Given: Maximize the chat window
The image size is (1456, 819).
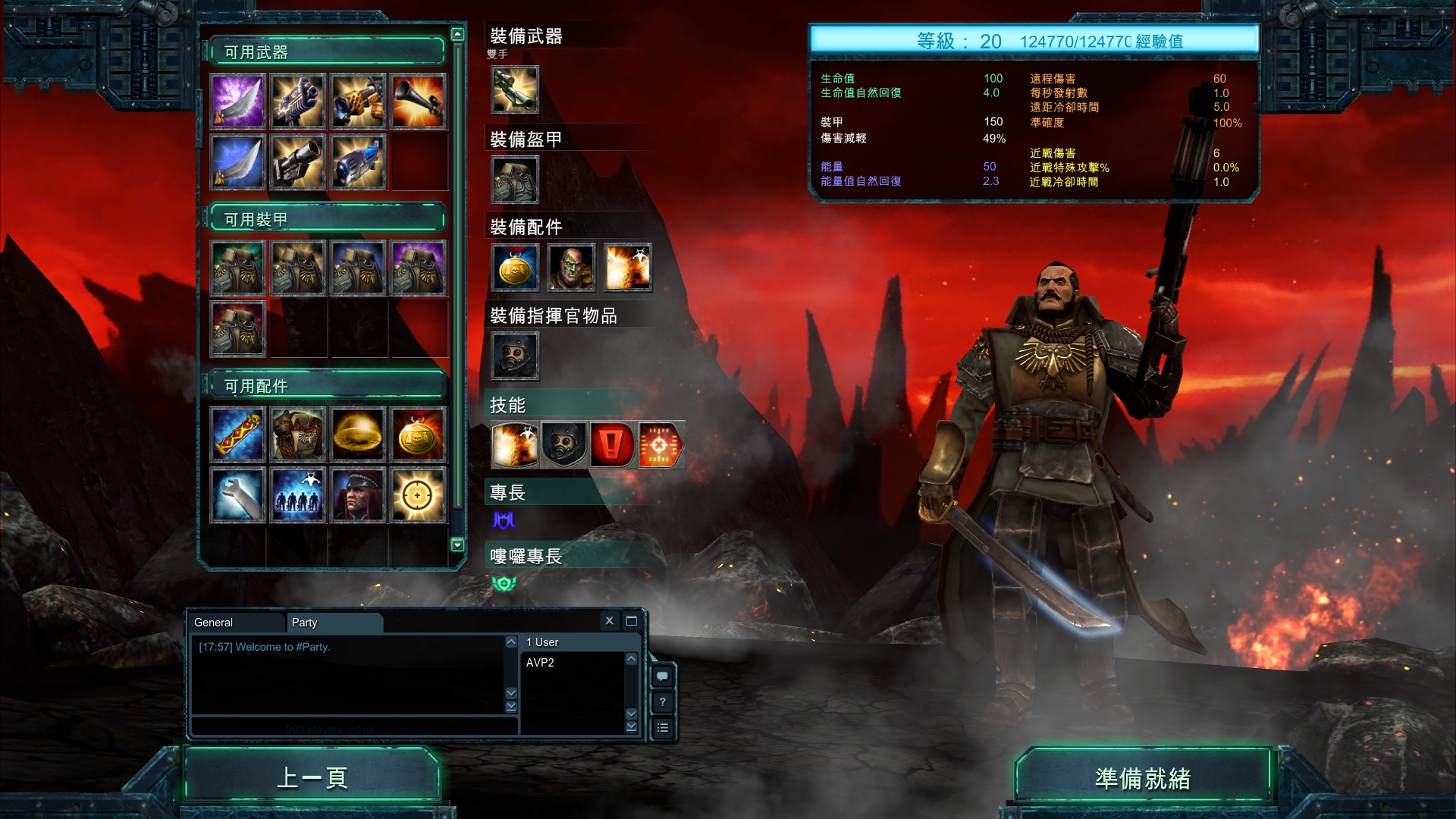Looking at the screenshot, I should pyautogui.click(x=631, y=621).
